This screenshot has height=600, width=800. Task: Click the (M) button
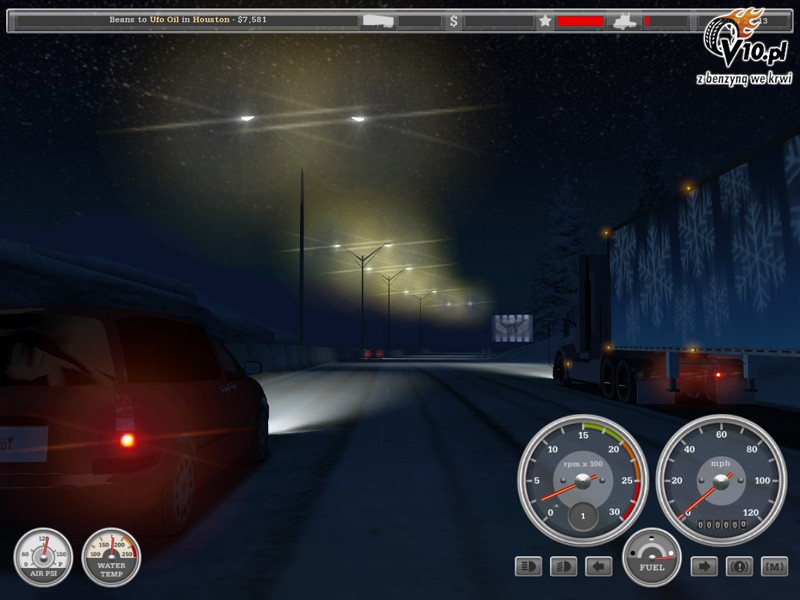pyautogui.click(x=774, y=567)
